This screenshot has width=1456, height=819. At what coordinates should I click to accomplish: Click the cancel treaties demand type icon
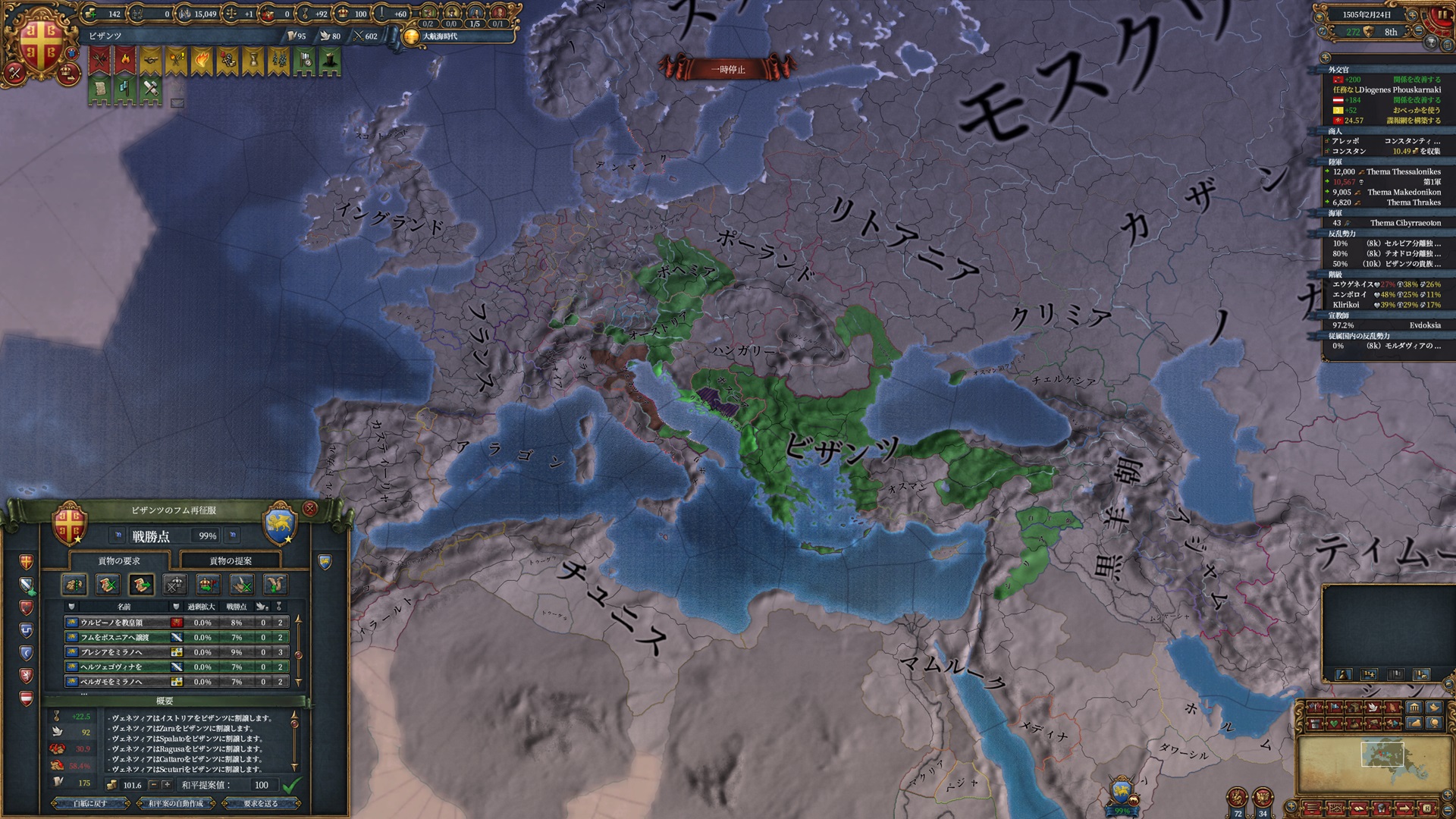(108, 585)
